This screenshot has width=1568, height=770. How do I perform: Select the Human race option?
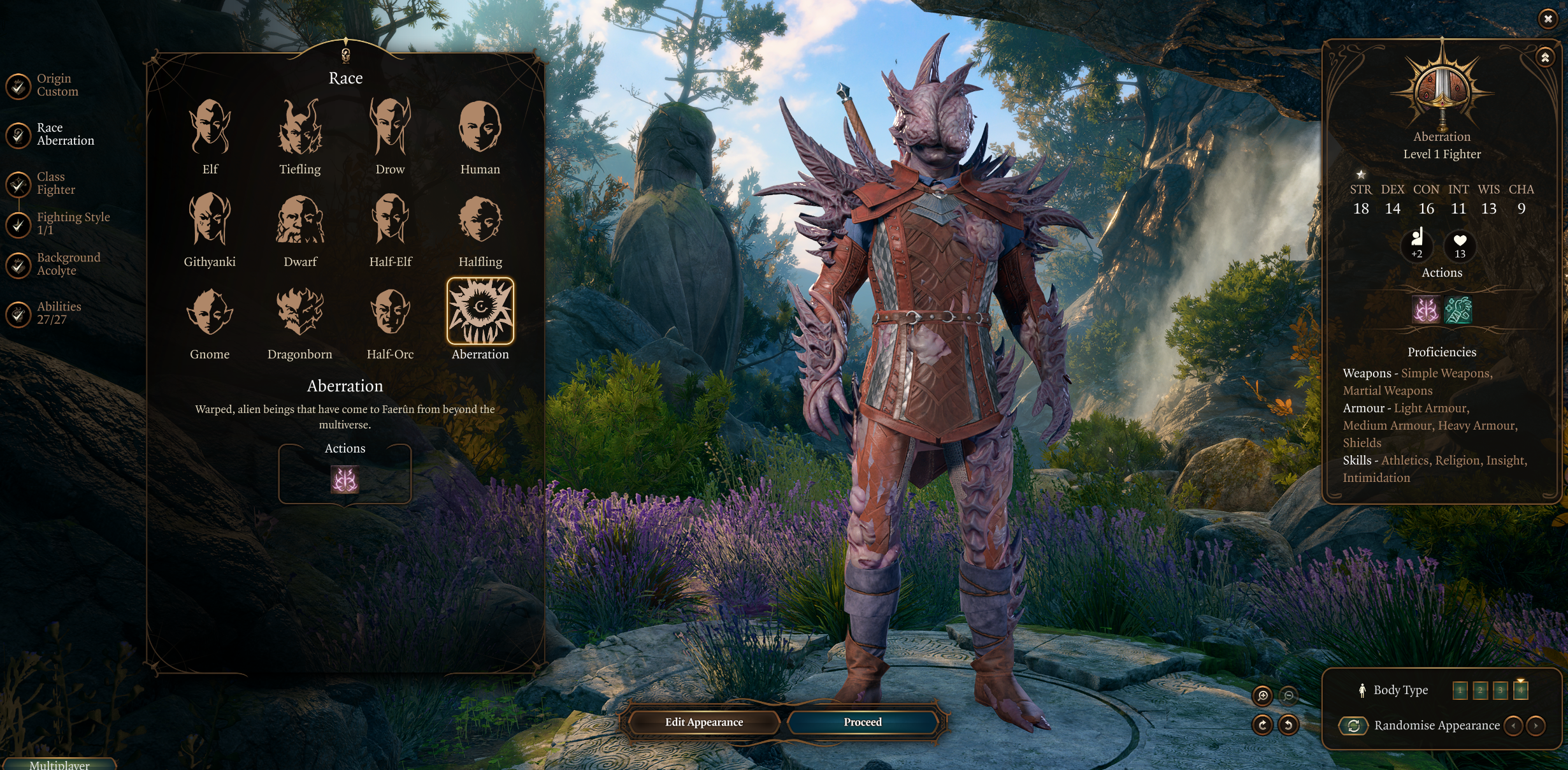(480, 127)
